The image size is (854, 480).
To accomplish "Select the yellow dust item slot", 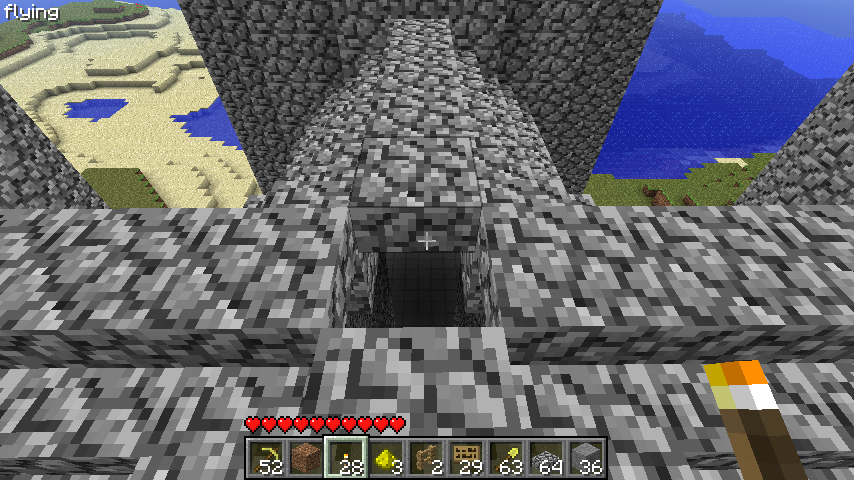I will point(387,458).
